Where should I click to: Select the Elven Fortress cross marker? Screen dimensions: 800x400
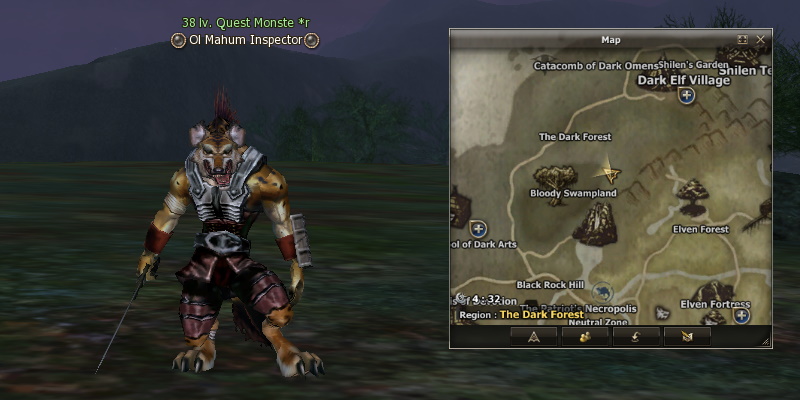click(741, 315)
